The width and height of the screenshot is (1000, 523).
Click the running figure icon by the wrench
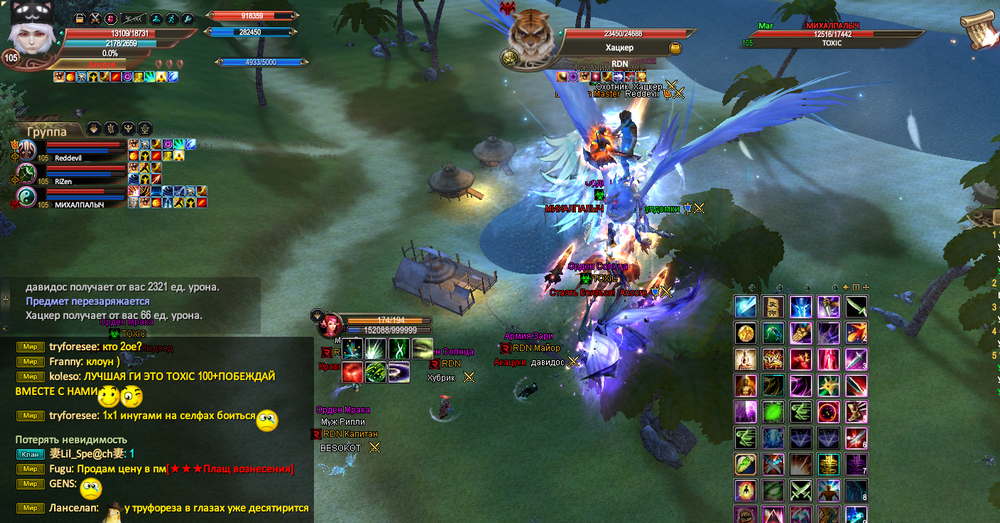171,18
